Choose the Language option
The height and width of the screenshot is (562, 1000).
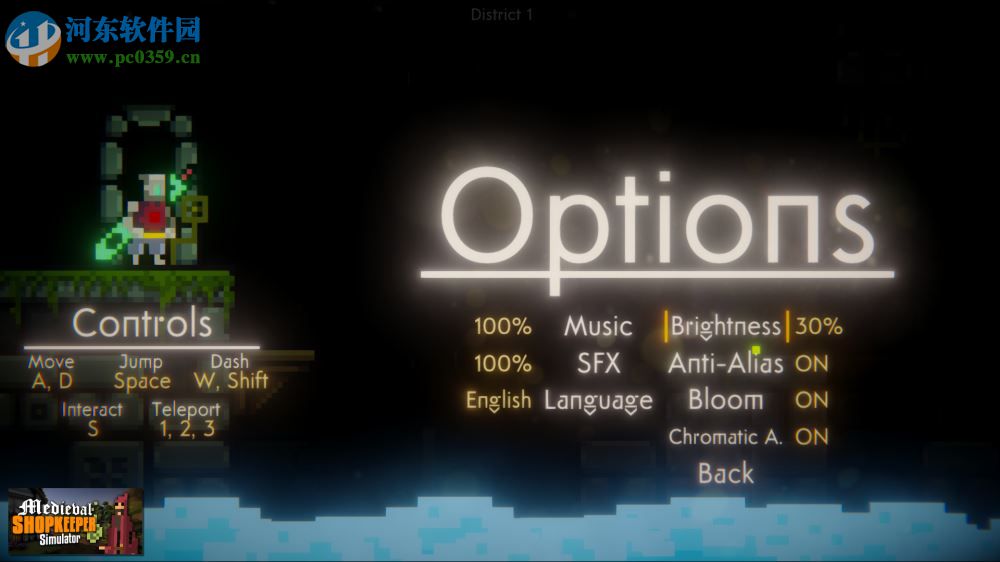point(598,400)
